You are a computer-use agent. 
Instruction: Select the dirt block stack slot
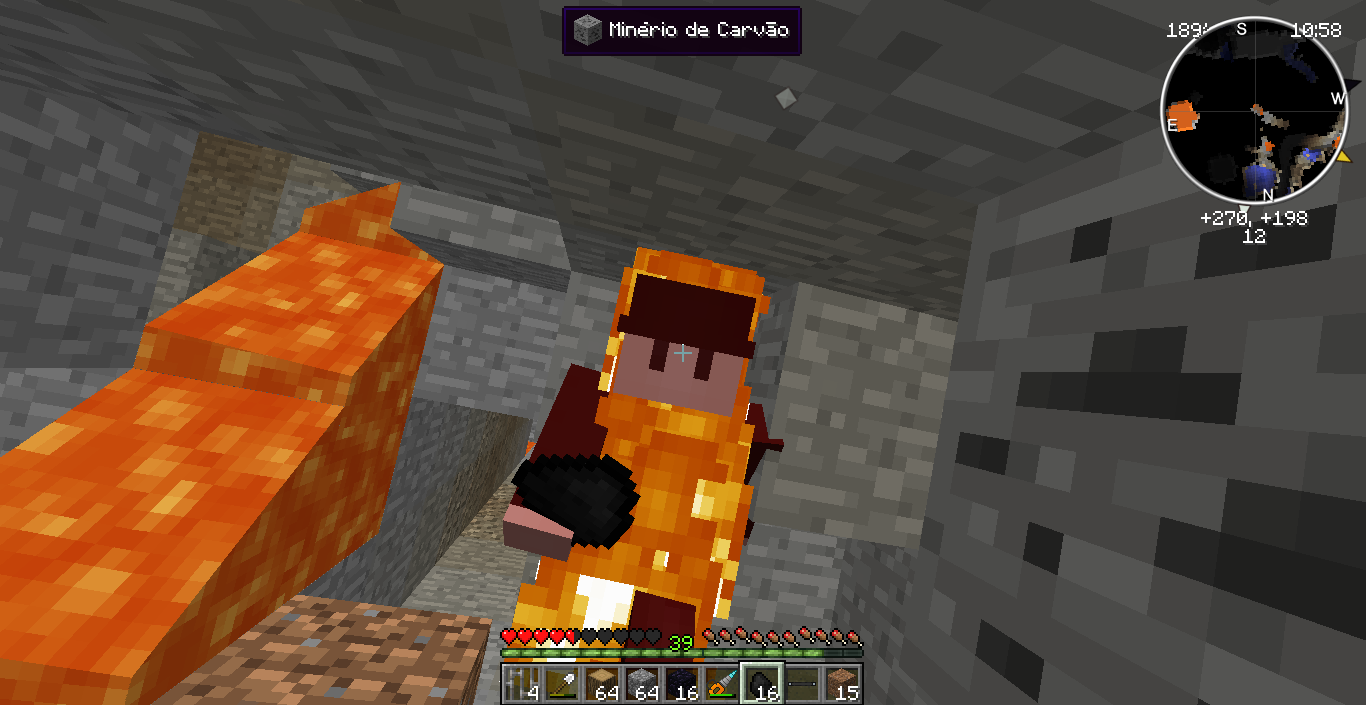point(842,684)
